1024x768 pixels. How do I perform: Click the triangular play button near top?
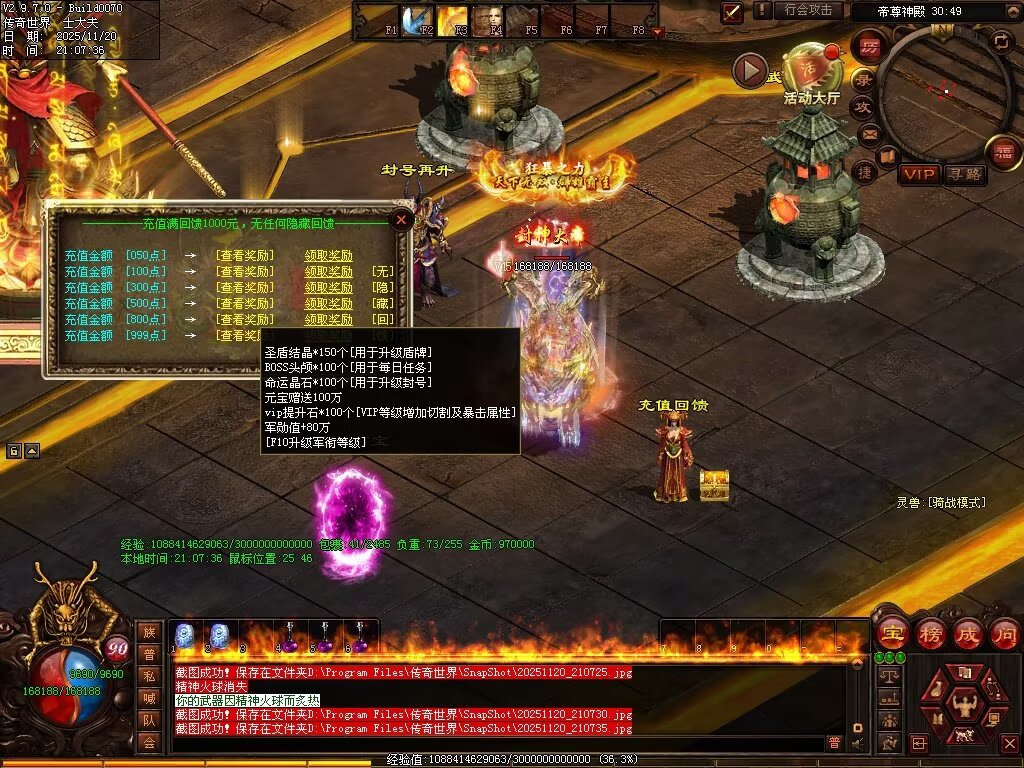coord(749,70)
